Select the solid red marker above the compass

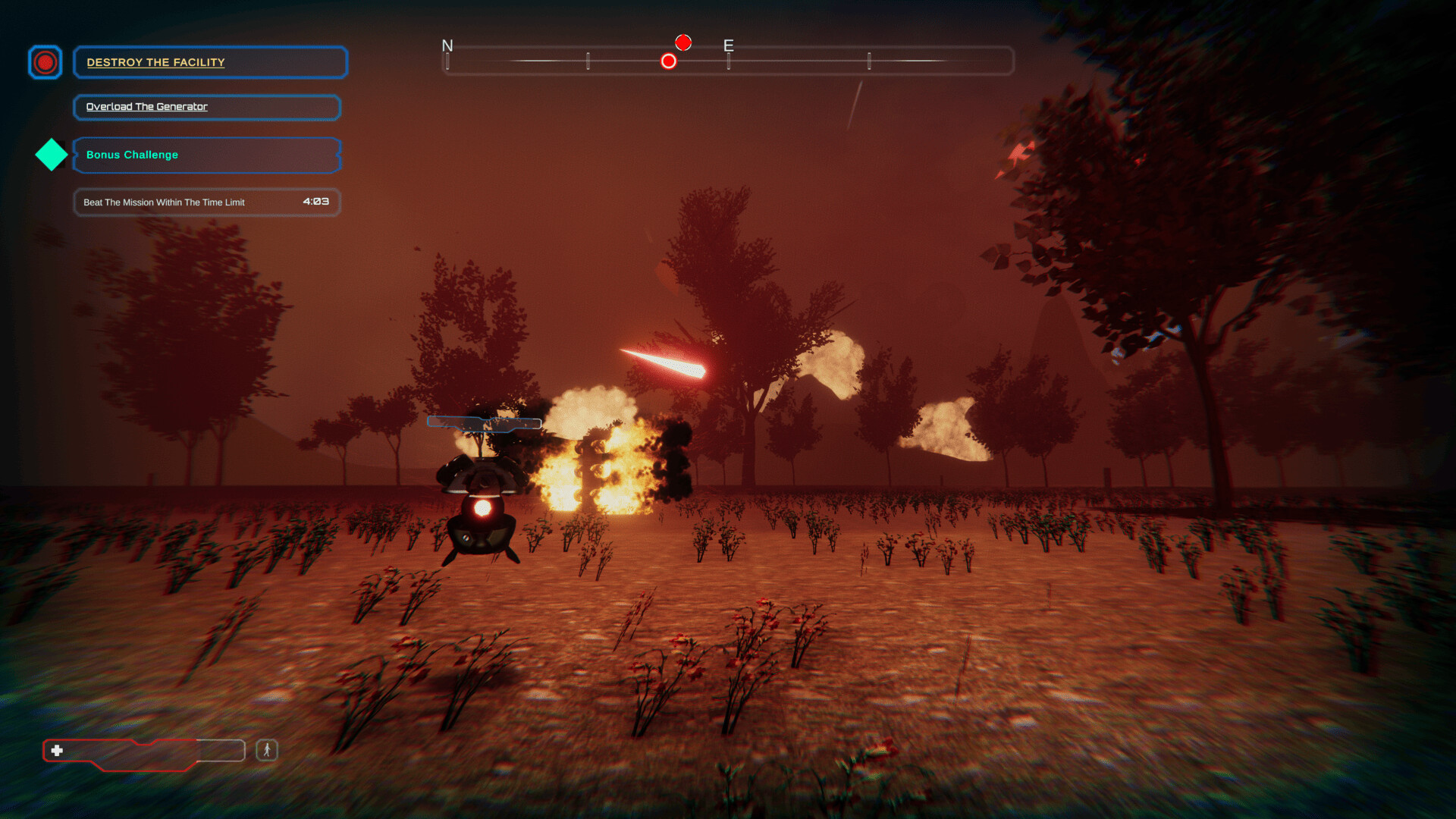(x=683, y=42)
